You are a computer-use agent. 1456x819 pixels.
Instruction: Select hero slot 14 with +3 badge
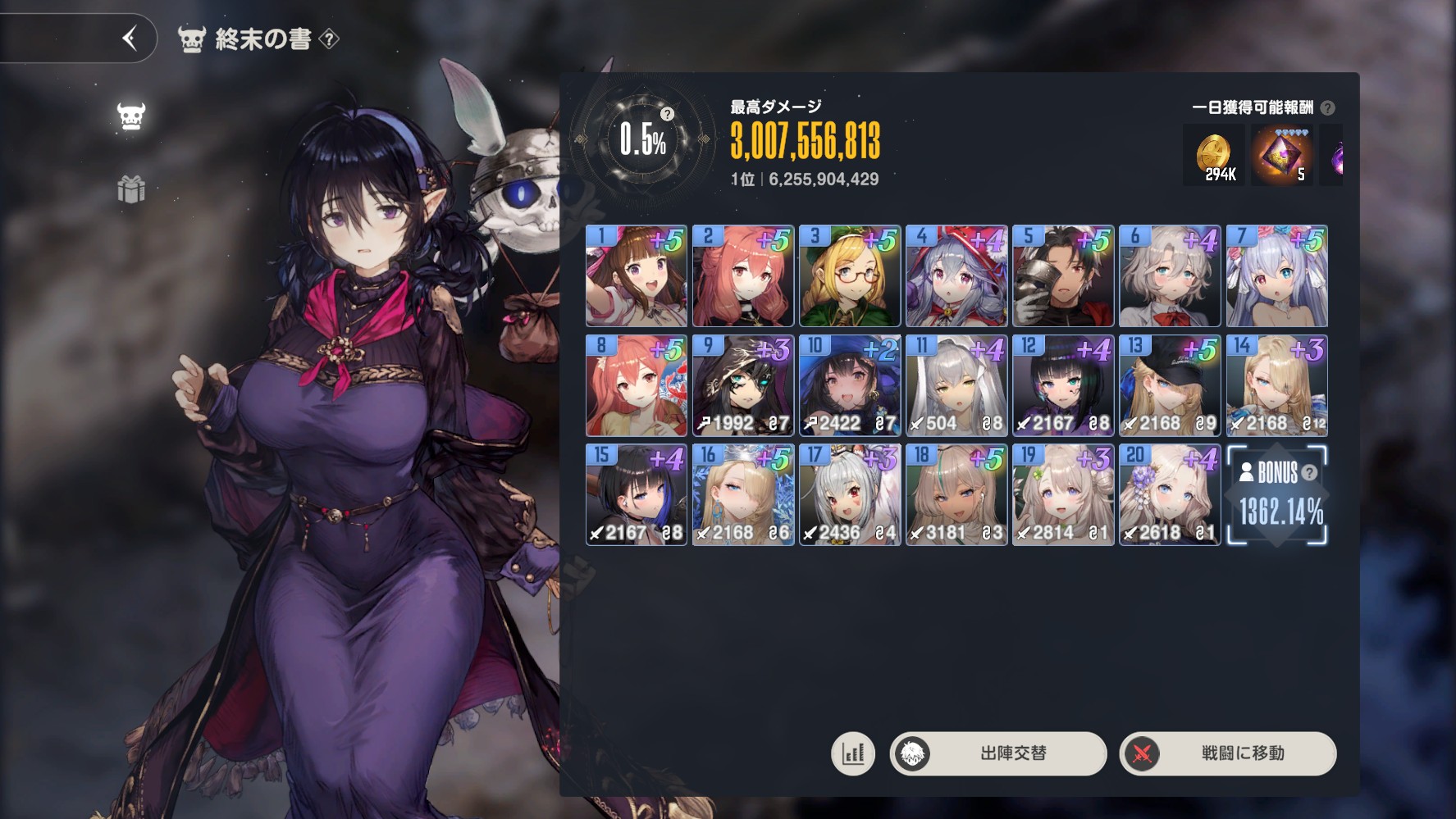click(x=1276, y=385)
